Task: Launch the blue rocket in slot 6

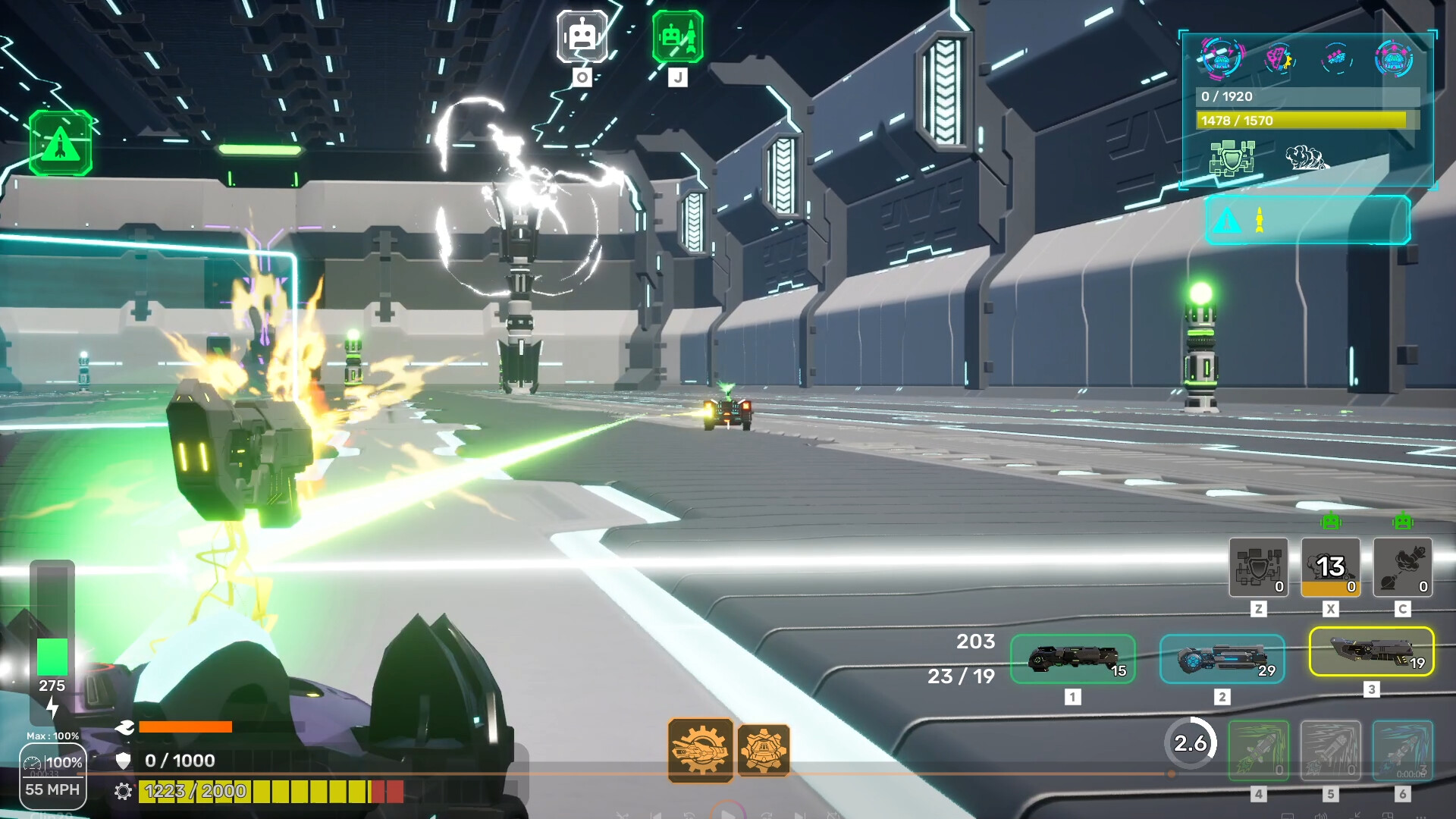Action: point(1402,751)
